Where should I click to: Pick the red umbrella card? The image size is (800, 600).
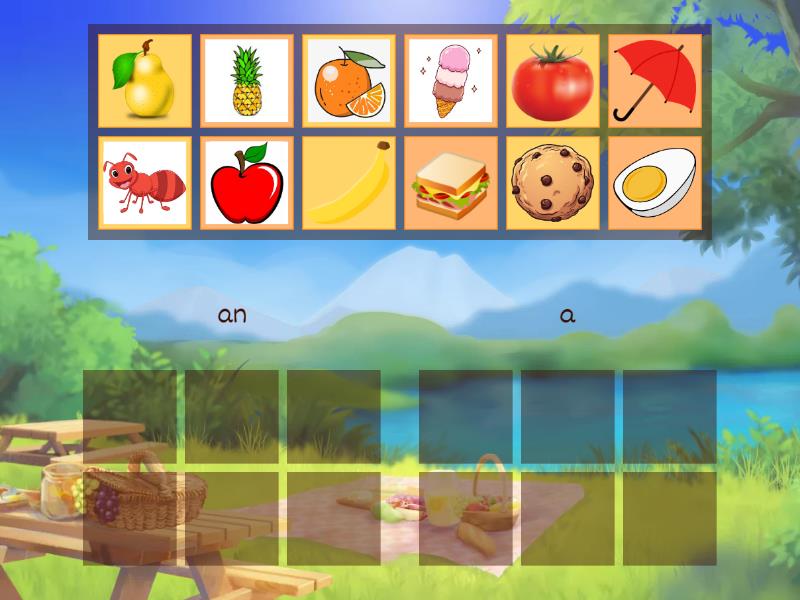pyautogui.click(x=655, y=81)
